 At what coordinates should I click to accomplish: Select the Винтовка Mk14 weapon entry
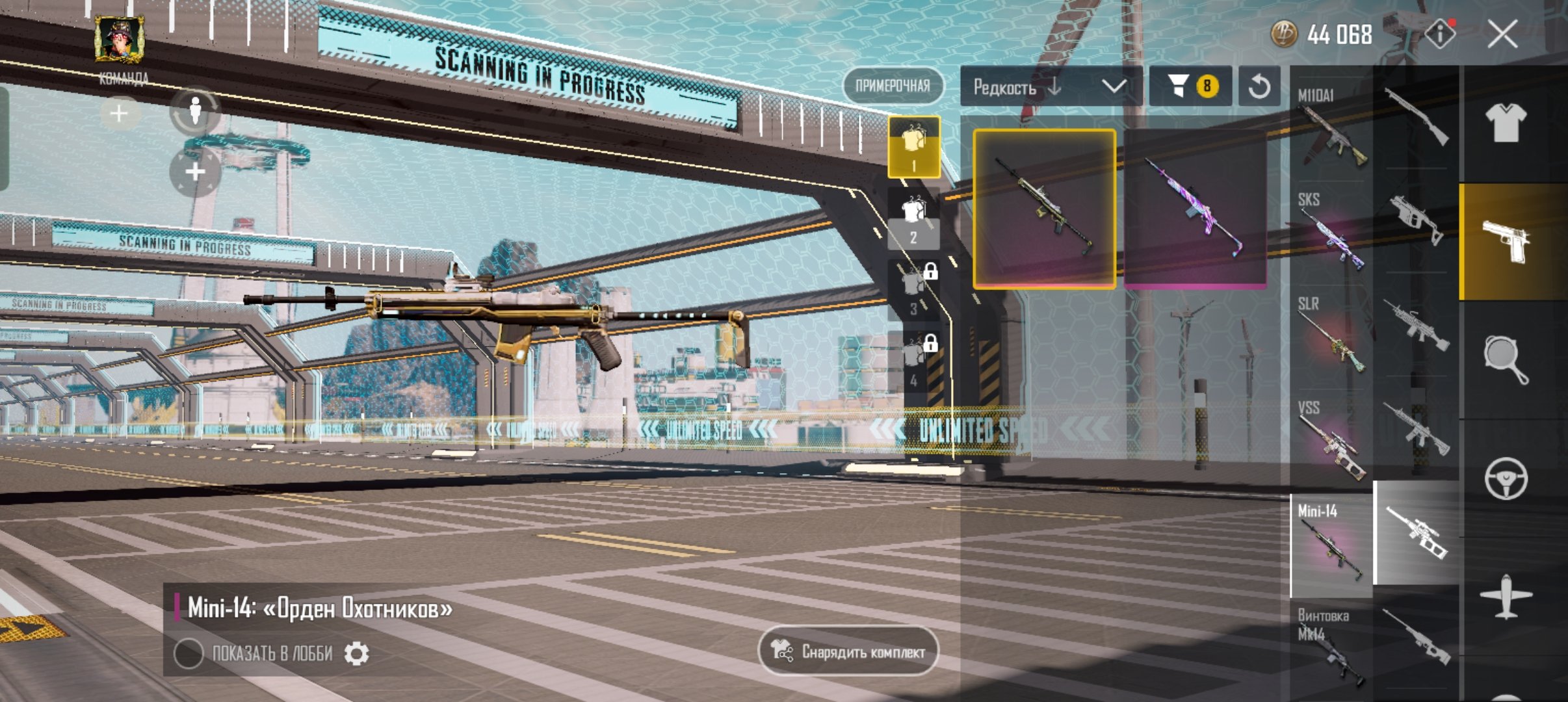point(1331,647)
